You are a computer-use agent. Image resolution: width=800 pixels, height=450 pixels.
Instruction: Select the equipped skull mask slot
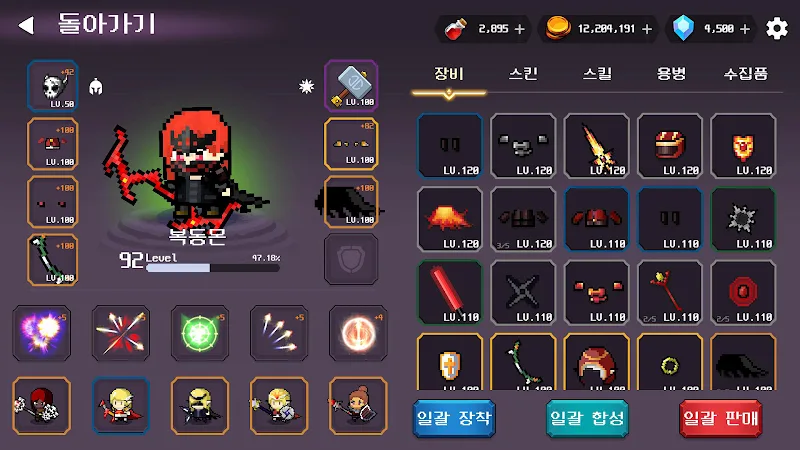point(53,85)
